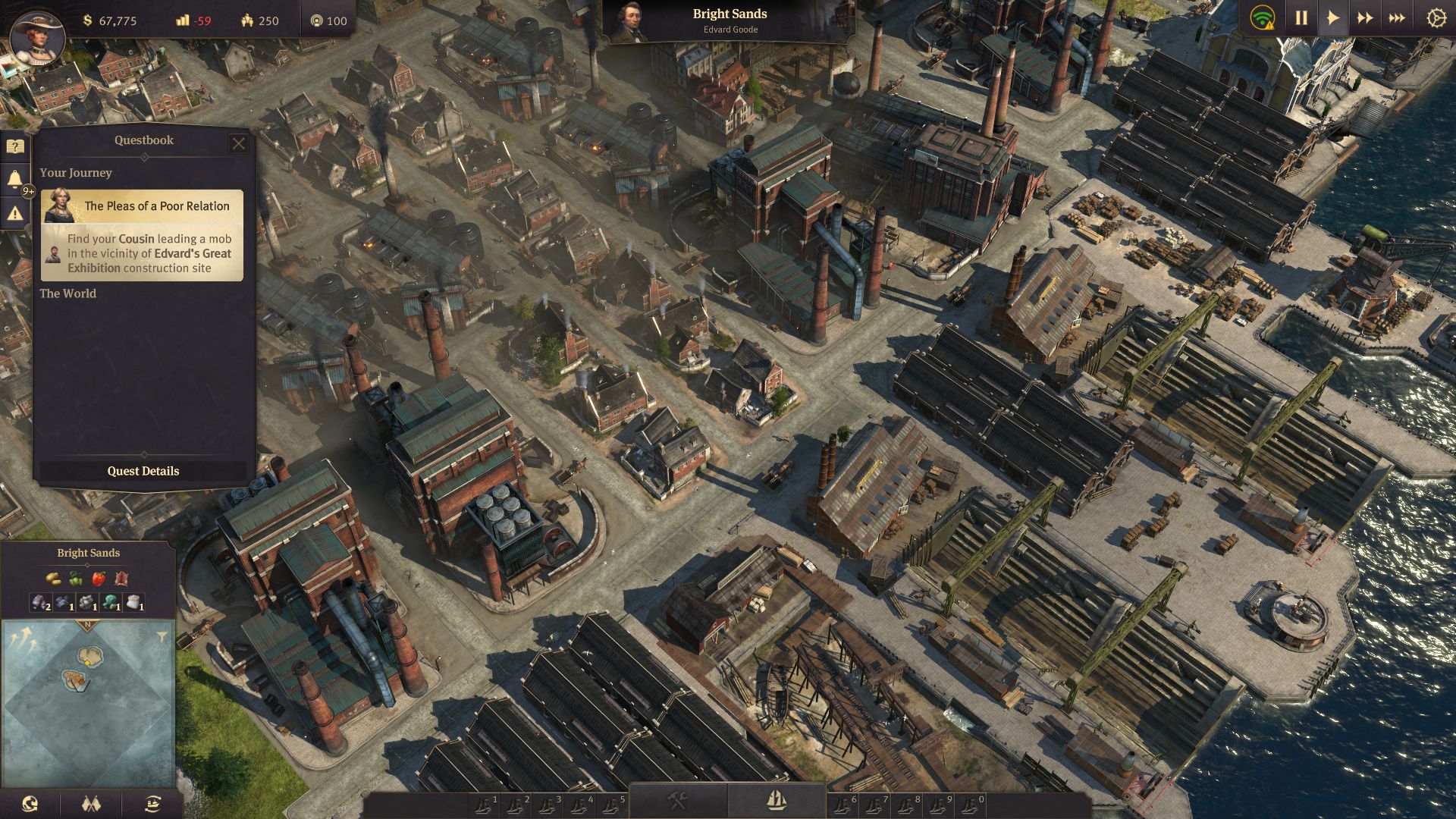The width and height of the screenshot is (1456, 819).
Task: Open the questbook icon on left sidebar
Action: (14, 146)
